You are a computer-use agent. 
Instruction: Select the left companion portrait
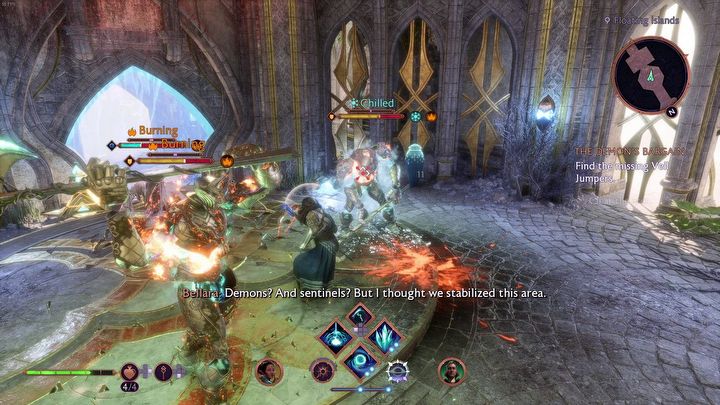[268, 372]
